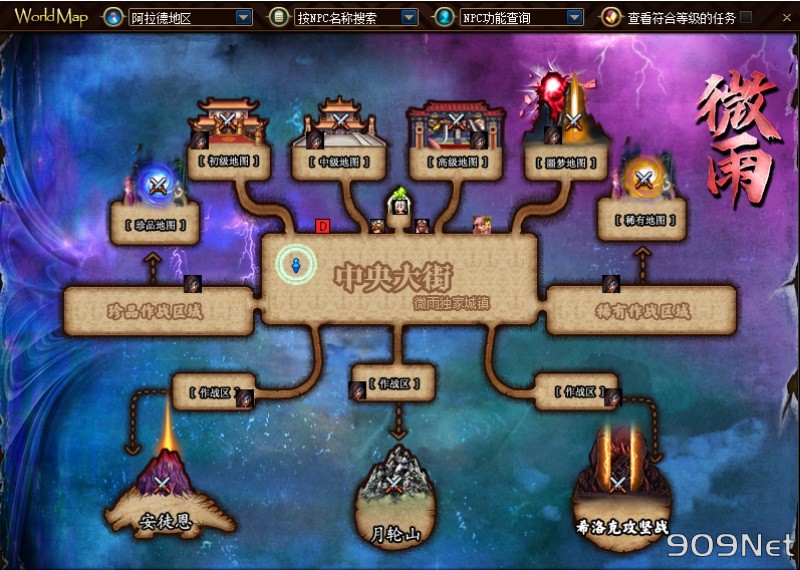Click the red D marker on the map
800x570 pixels.
pos(322,226)
